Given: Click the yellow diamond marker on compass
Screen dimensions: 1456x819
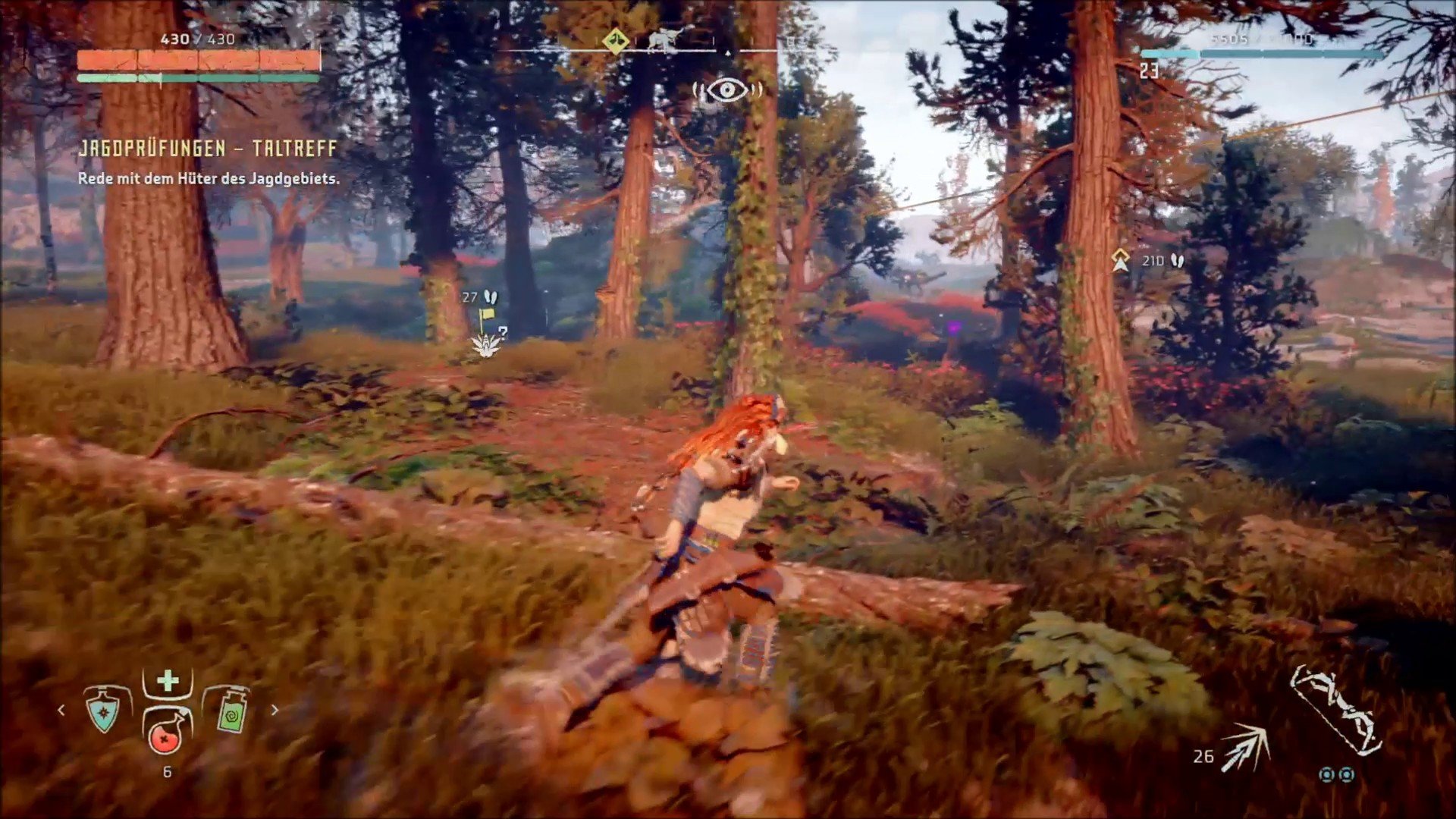Looking at the screenshot, I should click(x=615, y=41).
